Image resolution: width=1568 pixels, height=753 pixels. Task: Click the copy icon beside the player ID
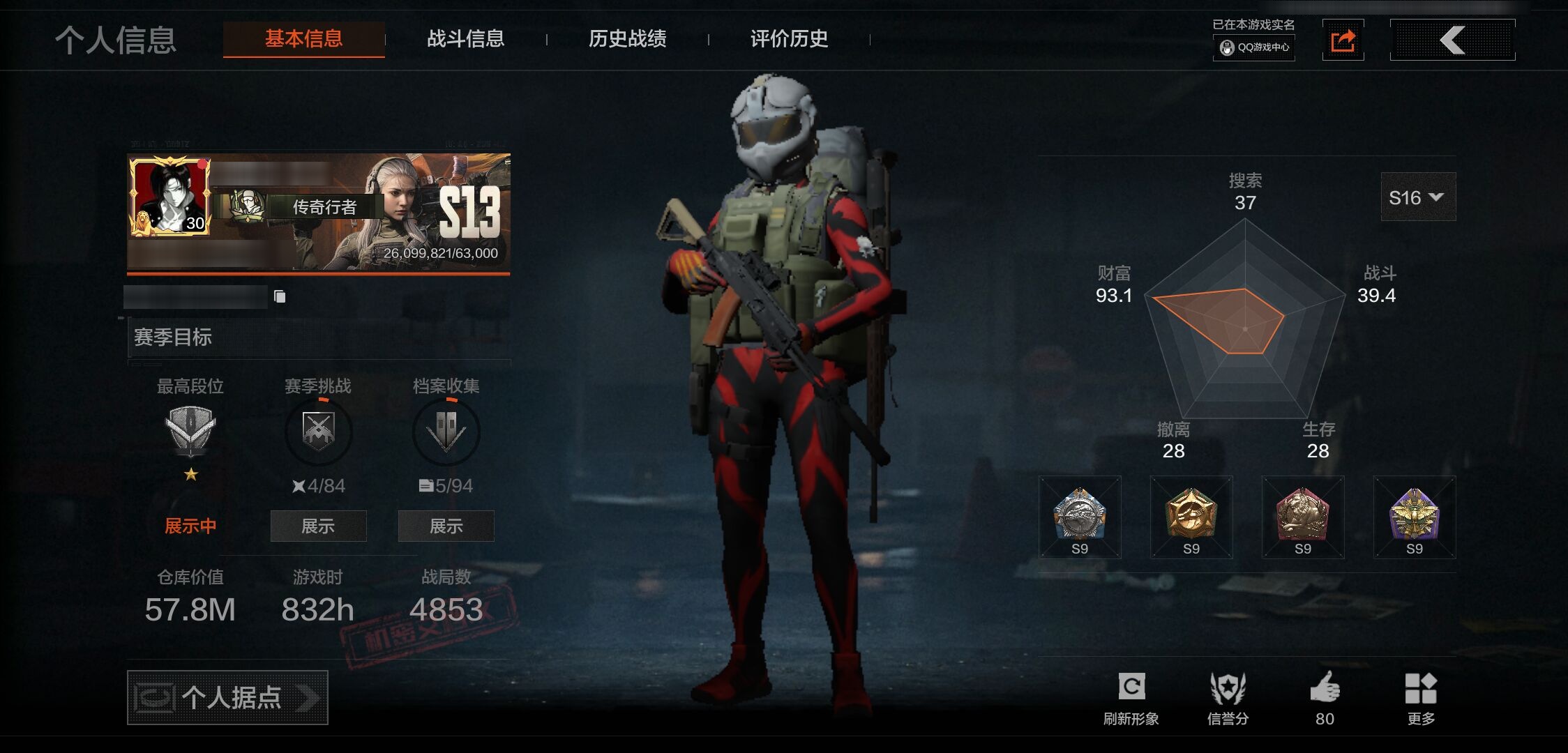pyautogui.click(x=280, y=295)
